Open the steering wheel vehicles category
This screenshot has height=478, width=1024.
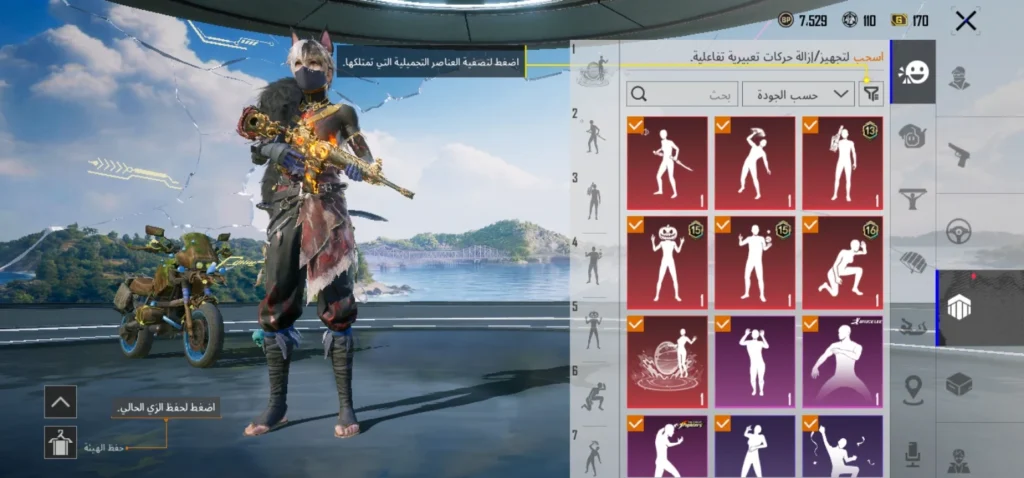959,231
